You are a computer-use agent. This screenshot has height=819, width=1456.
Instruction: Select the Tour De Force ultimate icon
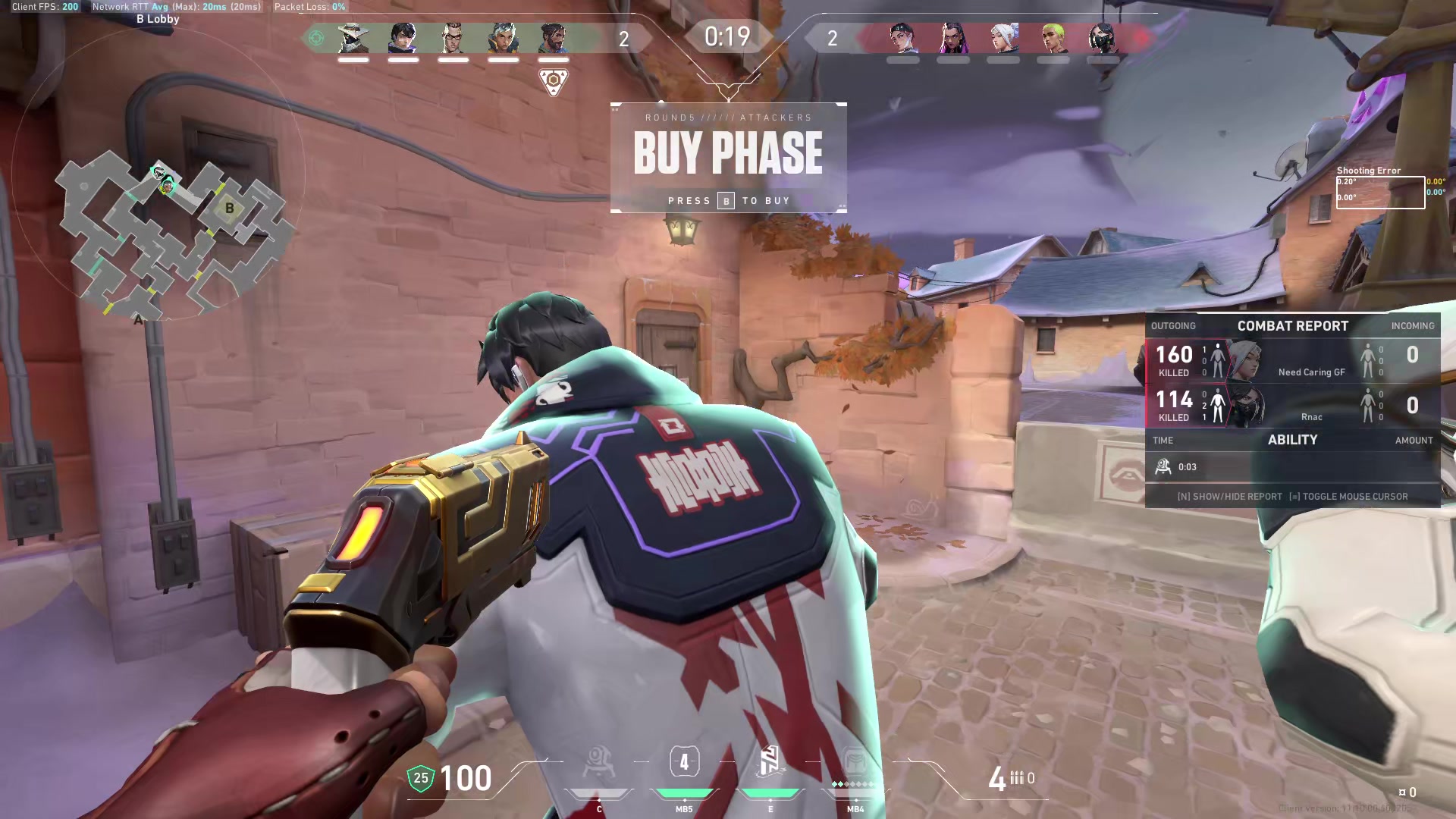[x=855, y=762]
